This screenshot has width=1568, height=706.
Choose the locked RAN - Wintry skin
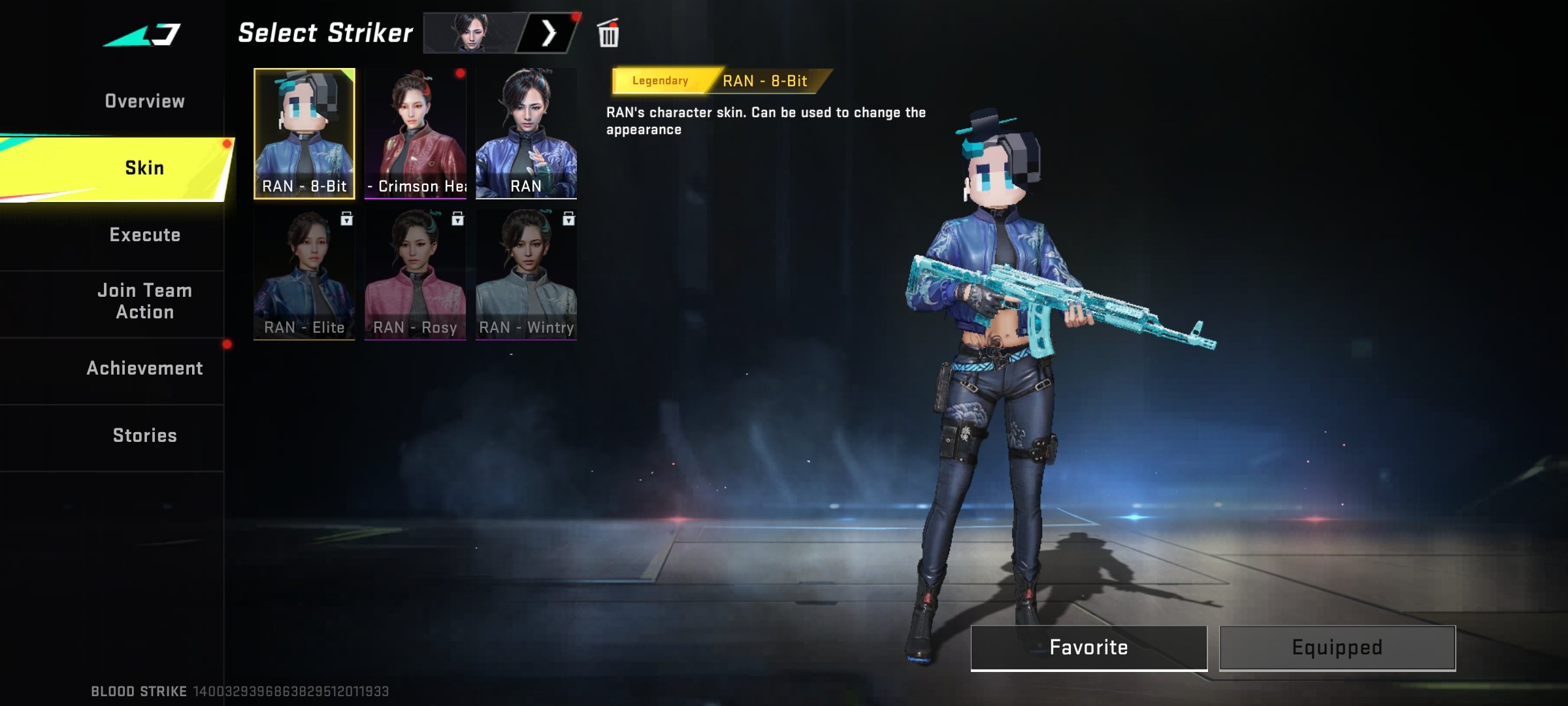[526, 275]
